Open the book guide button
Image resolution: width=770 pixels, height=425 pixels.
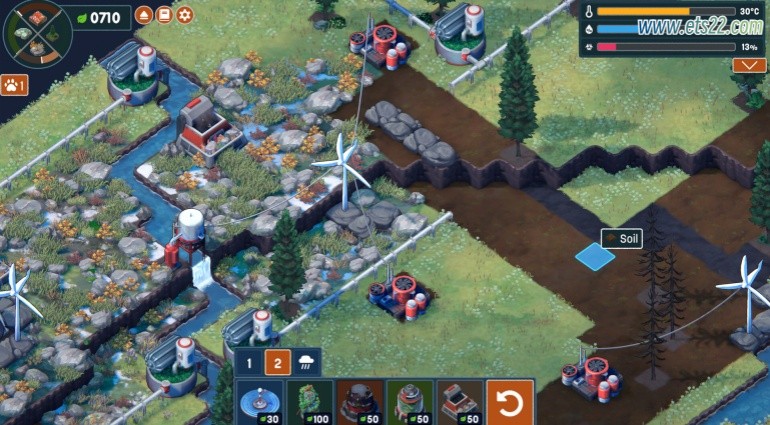[165, 15]
